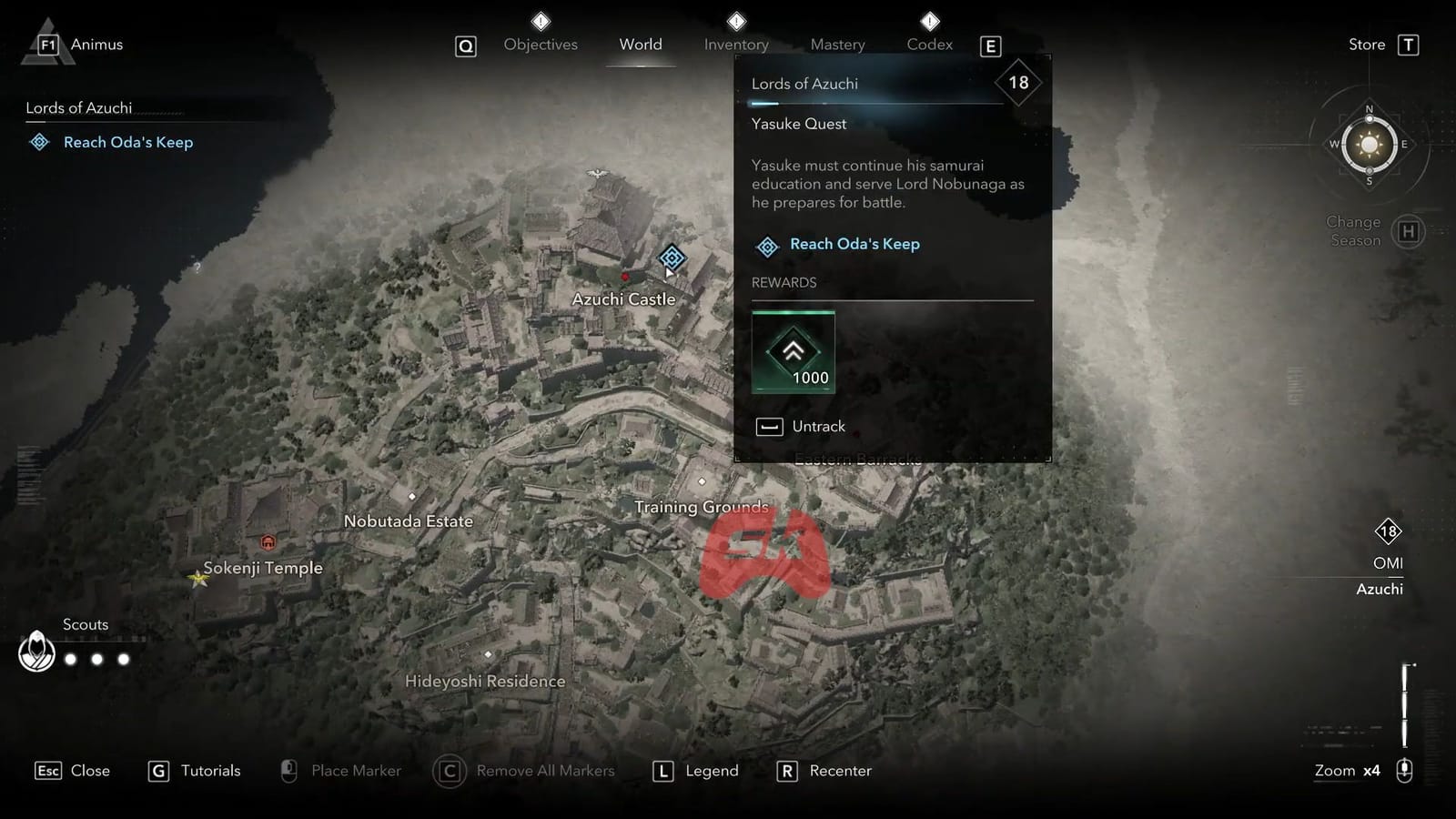Open the XP reward icon showing 1000
Screen dimensions: 1456x819
[793, 353]
